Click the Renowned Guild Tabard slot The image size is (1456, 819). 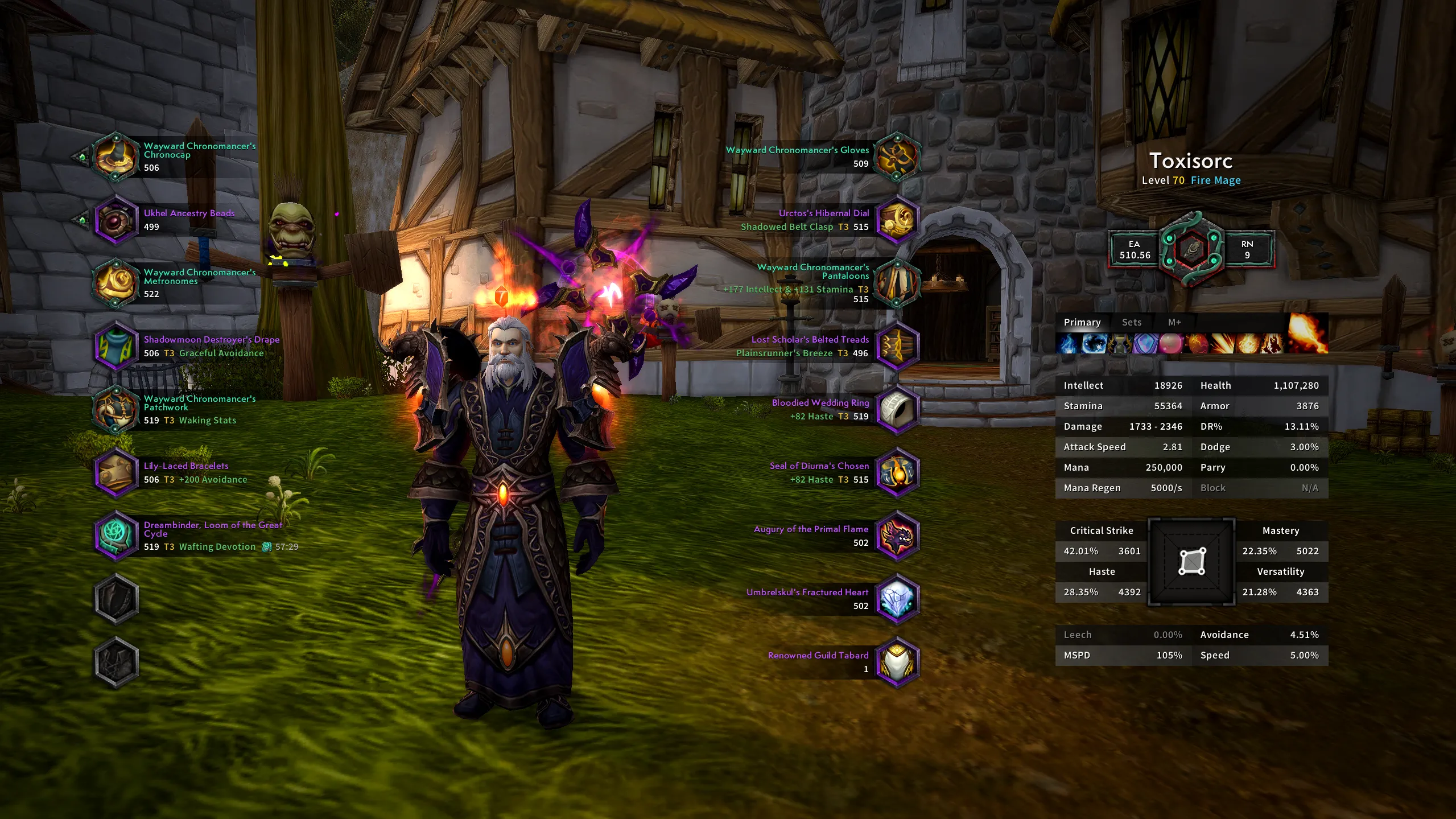(x=897, y=662)
